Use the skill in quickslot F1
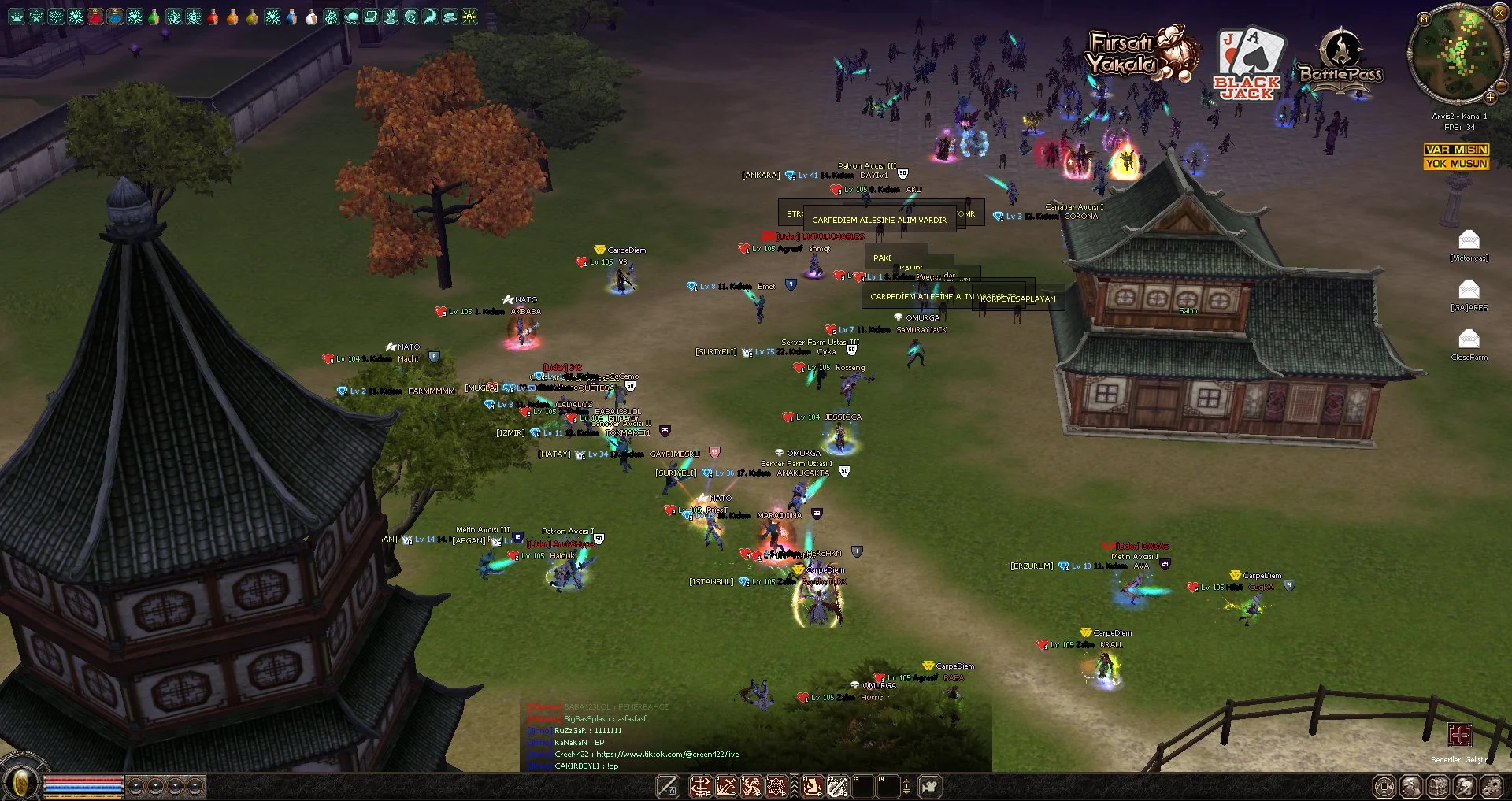The width and height of the screenshot is (1512, 801). [x=813, y=786]
